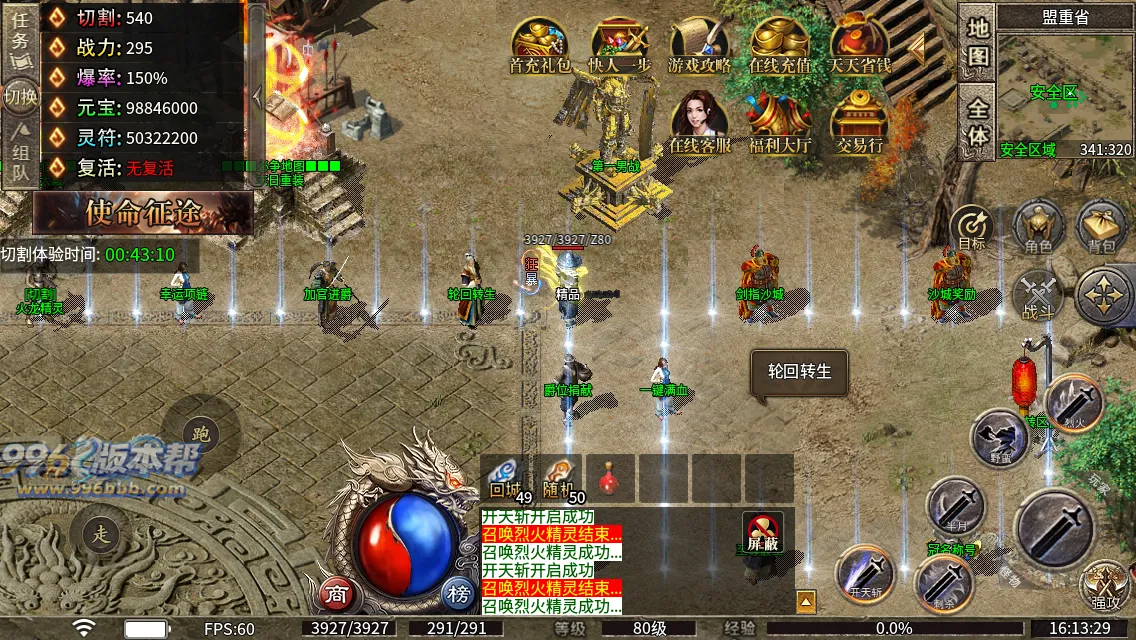Viewport: 1136px width, 640px height.
Task: Activate the 烈火 sword skill
Action: point(1075,403)
